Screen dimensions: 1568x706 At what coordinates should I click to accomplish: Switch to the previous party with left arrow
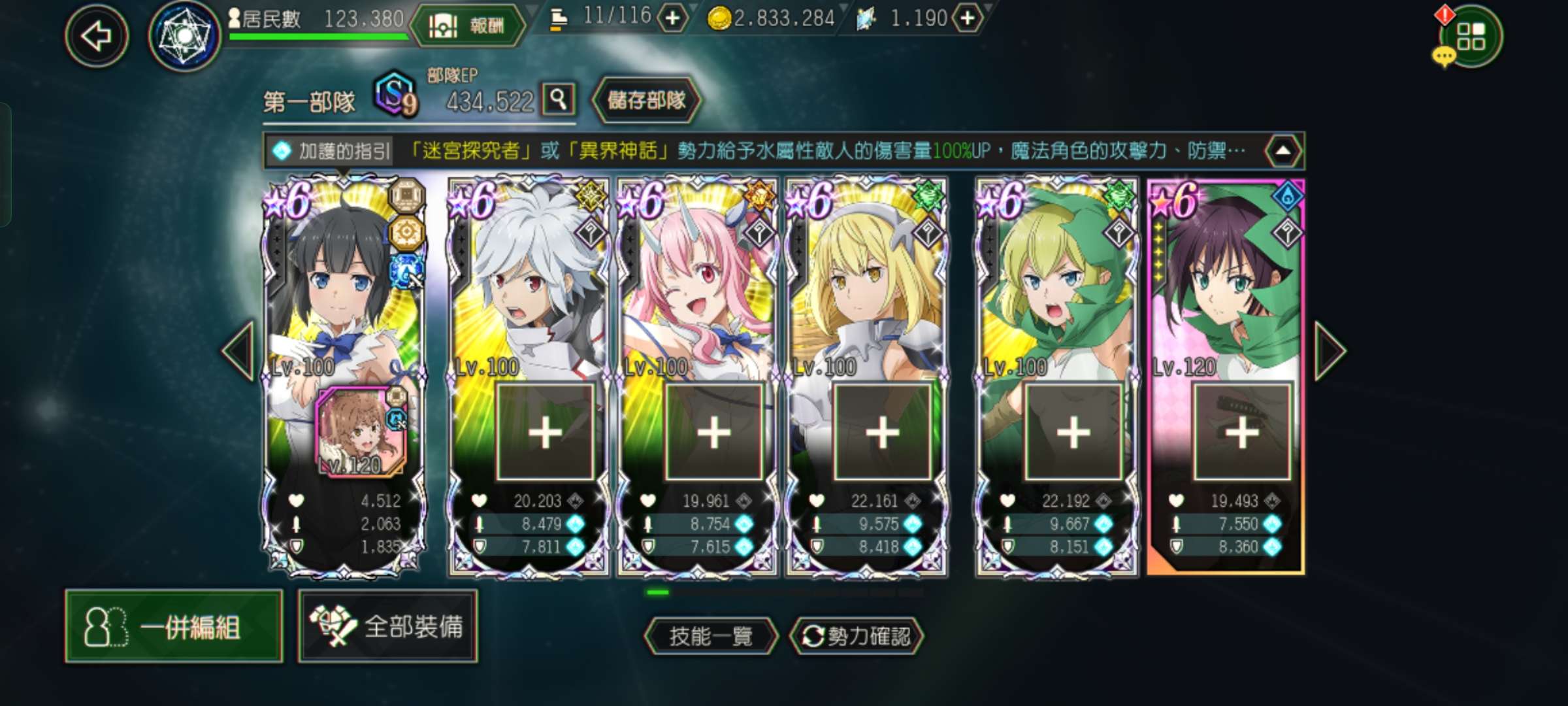point(238,351)
